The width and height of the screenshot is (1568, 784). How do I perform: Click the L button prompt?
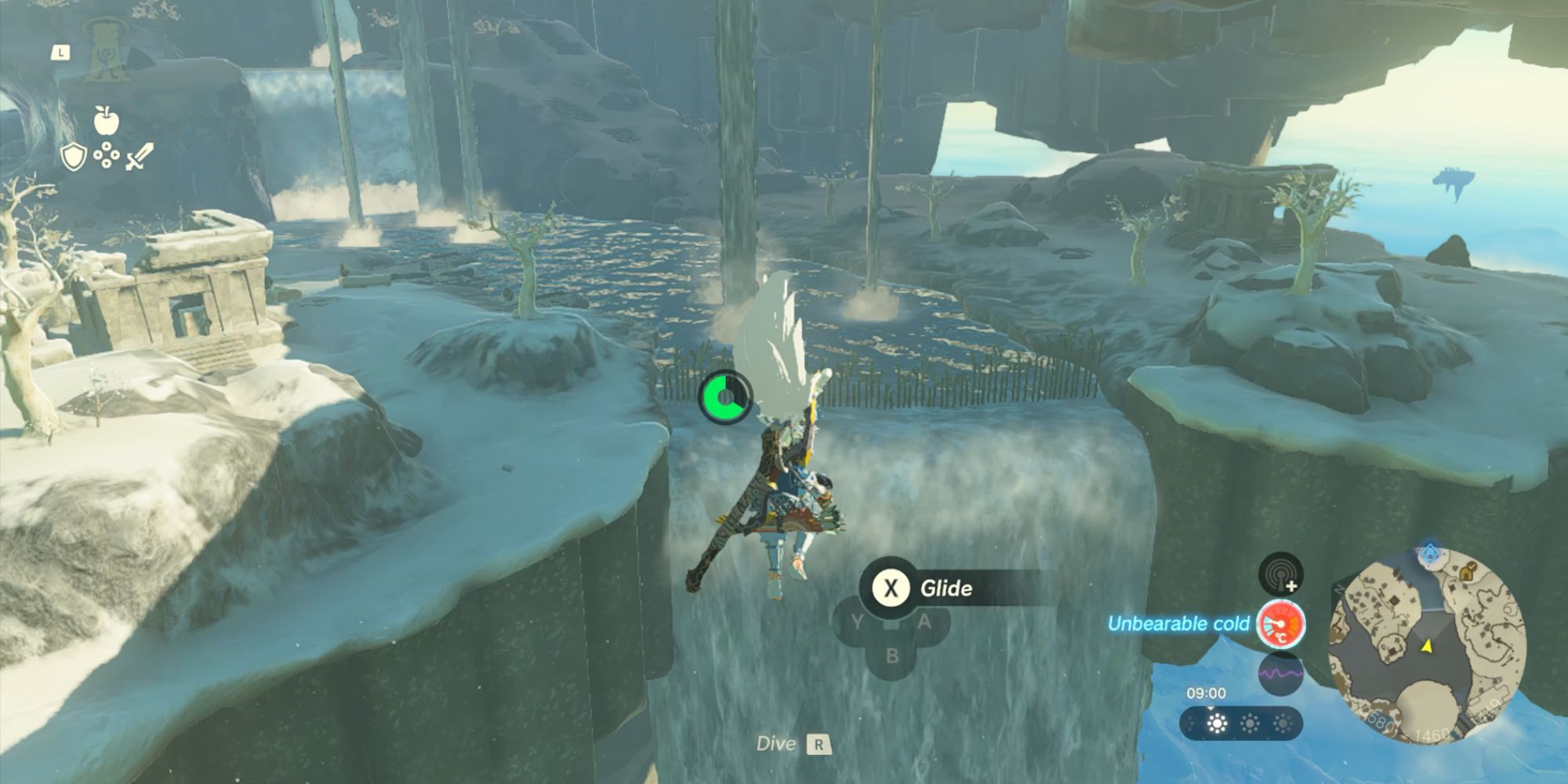[x=61, y=53]
